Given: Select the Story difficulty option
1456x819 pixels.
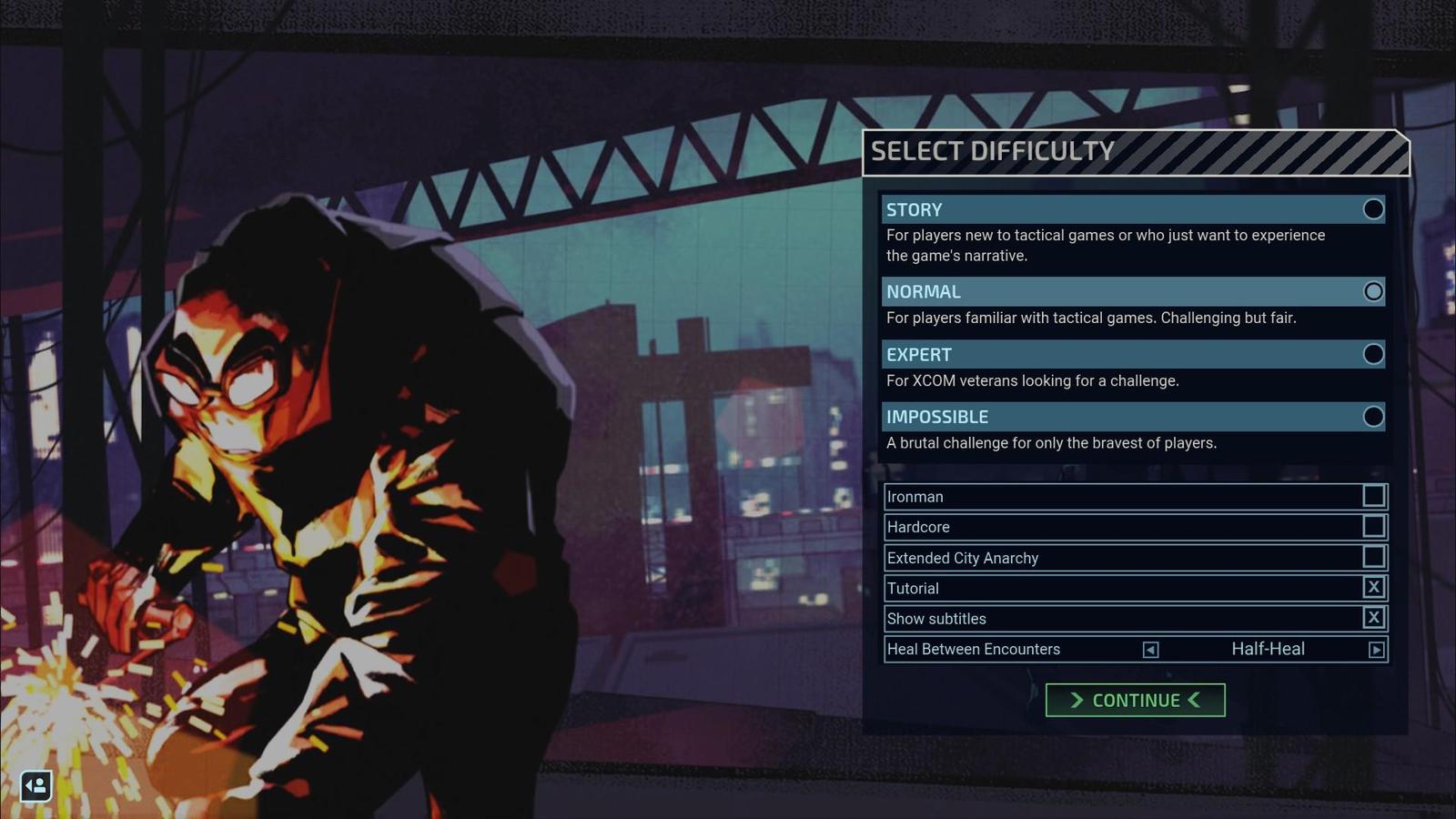Looking at the screenshot, I should click(x=1373, y=209).
